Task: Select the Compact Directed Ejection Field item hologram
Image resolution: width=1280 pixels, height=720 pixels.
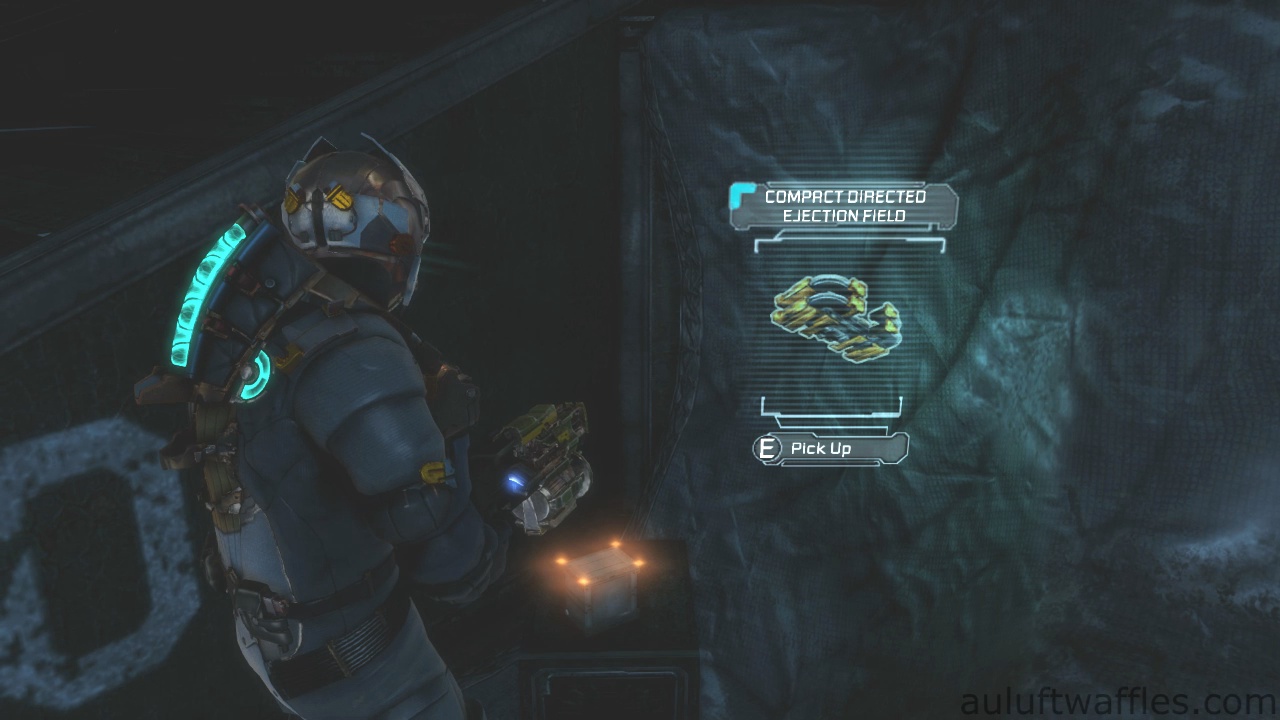Action: click(x=835, y=318)
